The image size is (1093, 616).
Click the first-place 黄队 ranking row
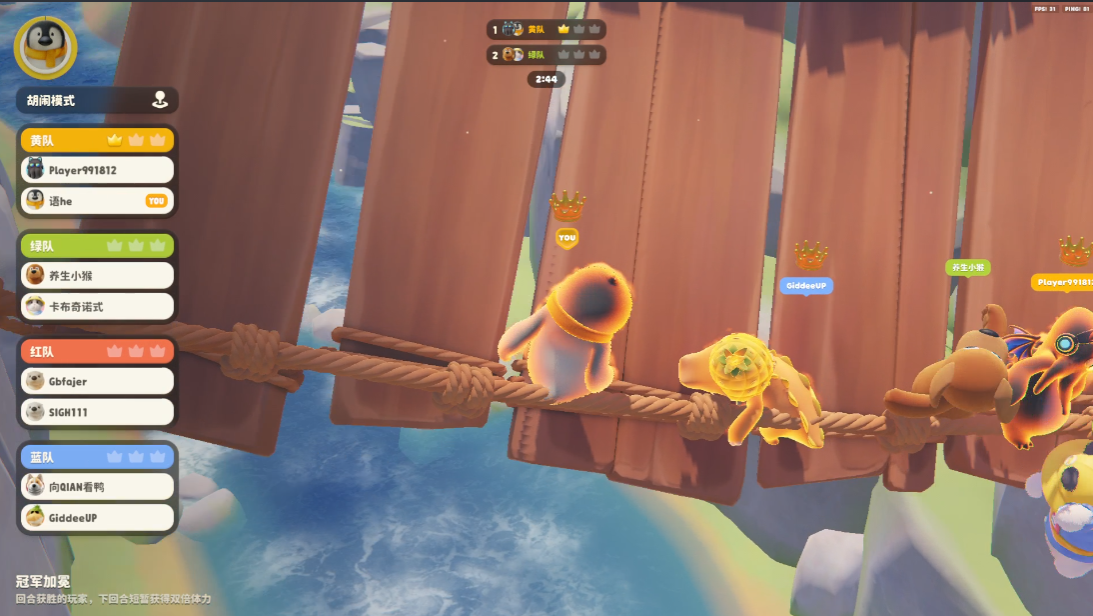click(x=546, y=29)
